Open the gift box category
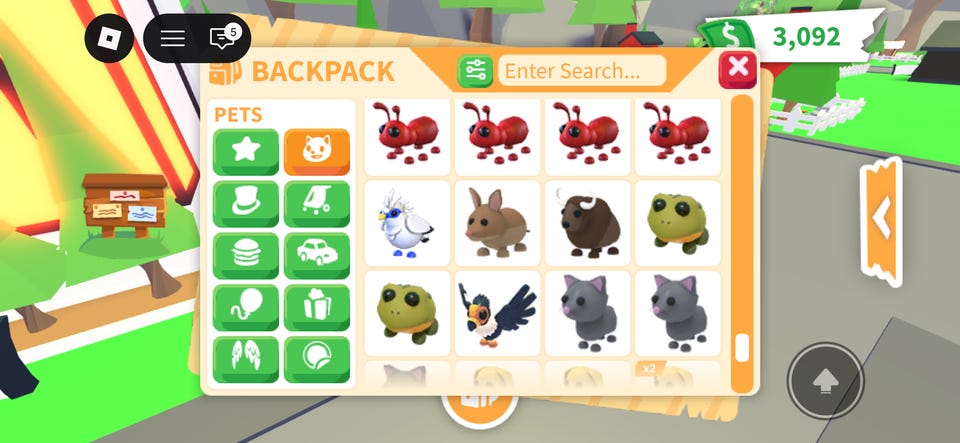The width and height of the screenshot is (960, 443). 317,308
